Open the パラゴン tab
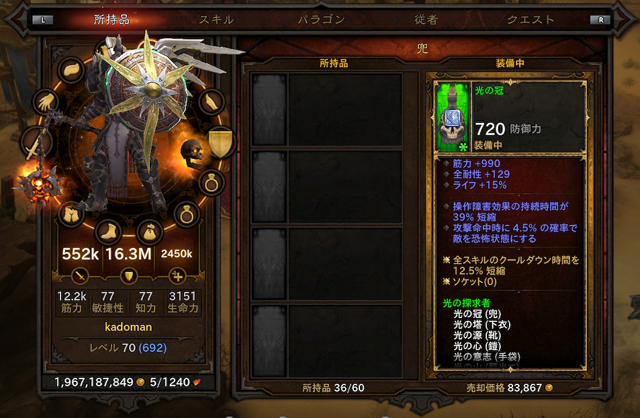 pos(321,19)
